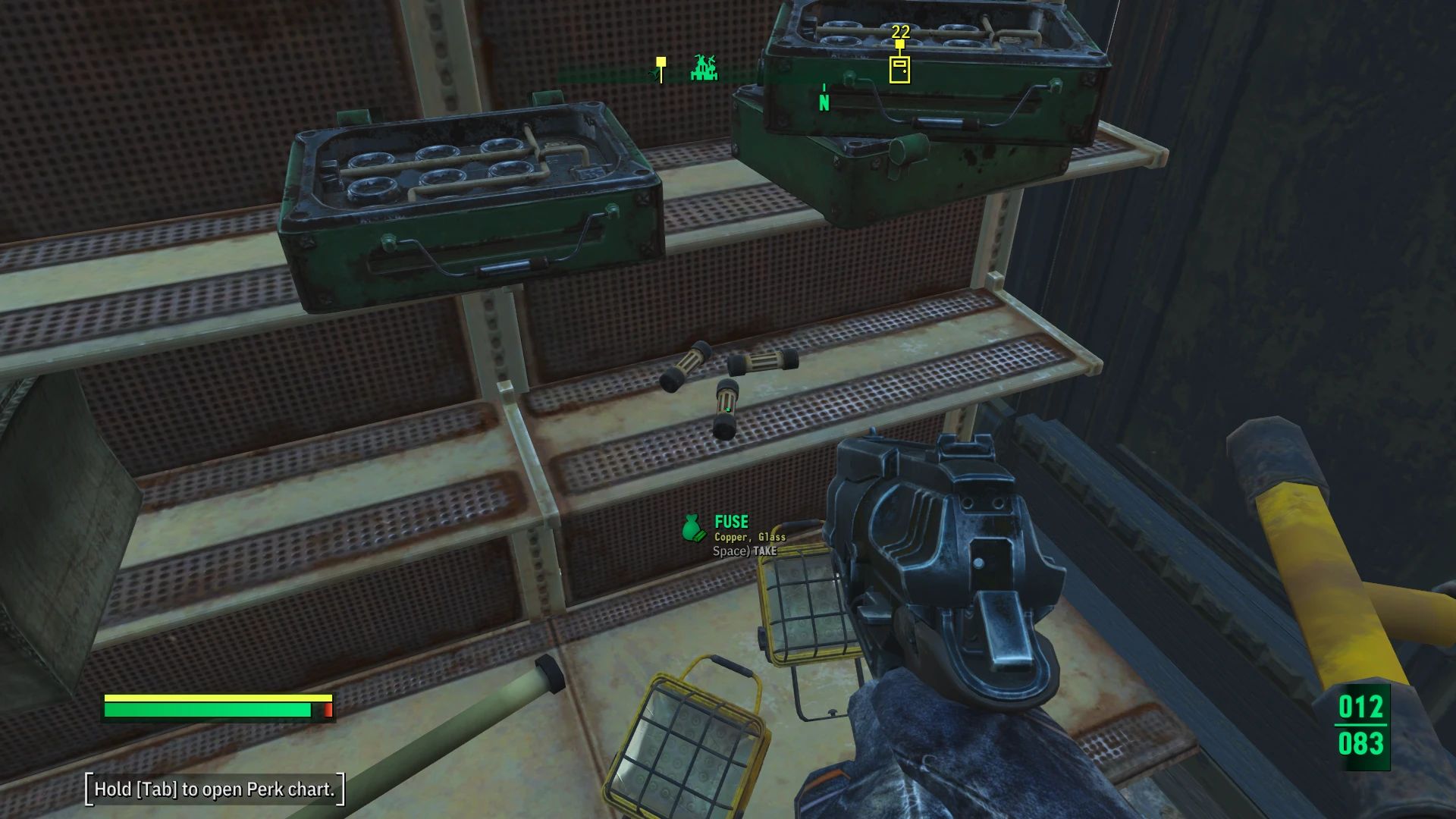Select the green ruined building compass icon
This screenshot has width=1456, height=819.
pos(704,68)
